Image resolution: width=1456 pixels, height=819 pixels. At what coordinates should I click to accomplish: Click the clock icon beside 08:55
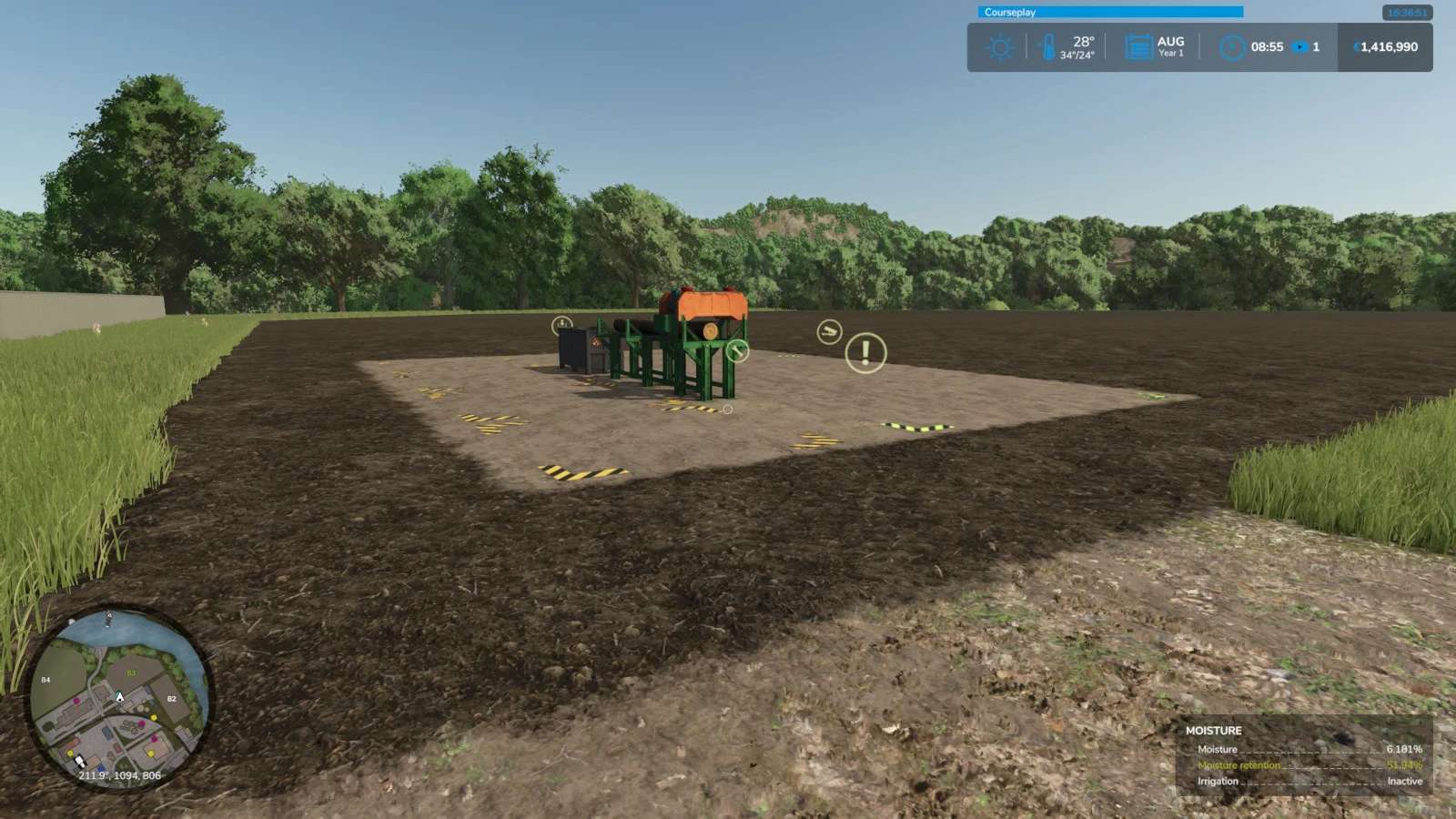click(x=1233, y=47)
